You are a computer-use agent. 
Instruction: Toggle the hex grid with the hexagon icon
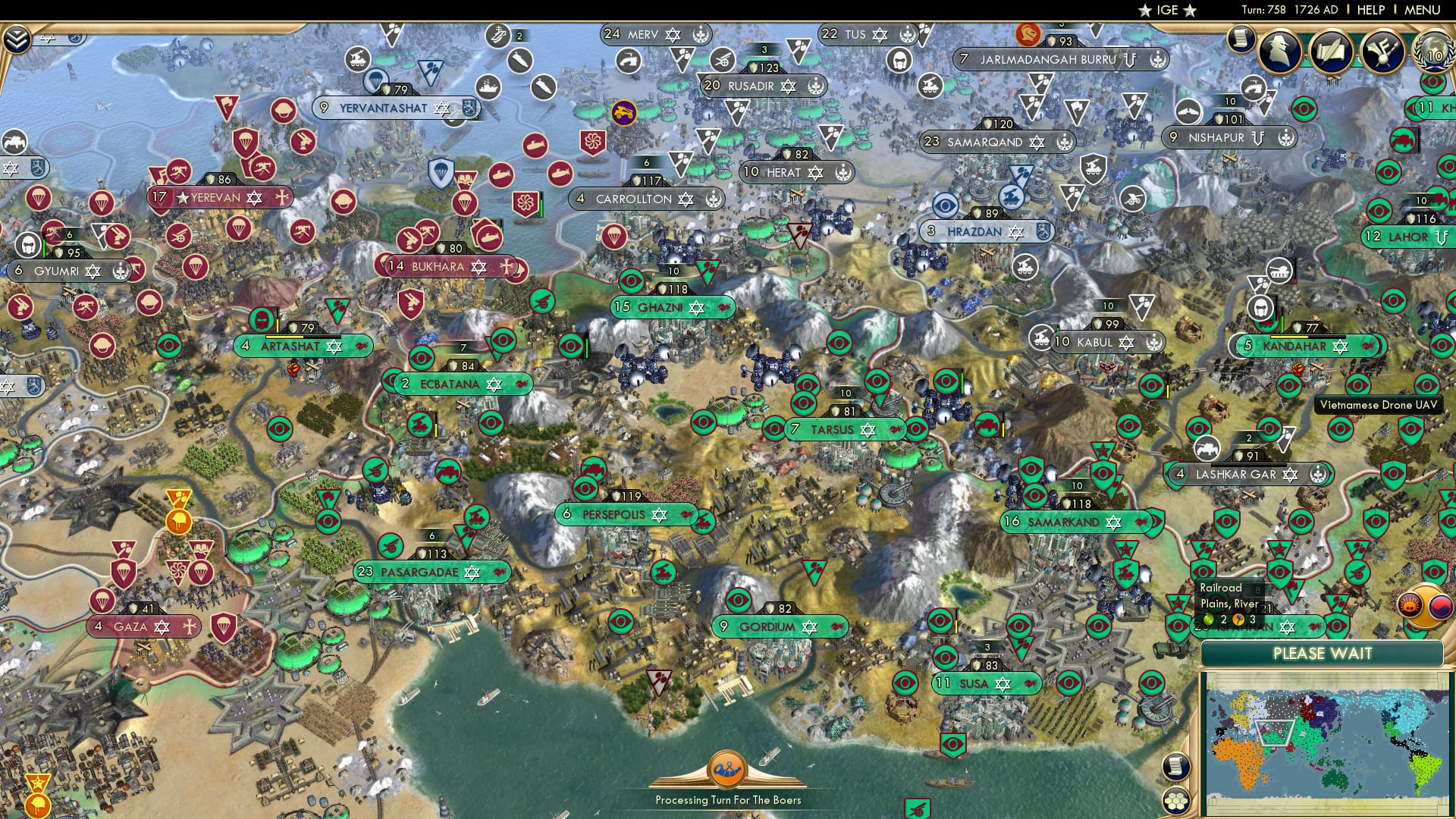[x=1176, y=802]
